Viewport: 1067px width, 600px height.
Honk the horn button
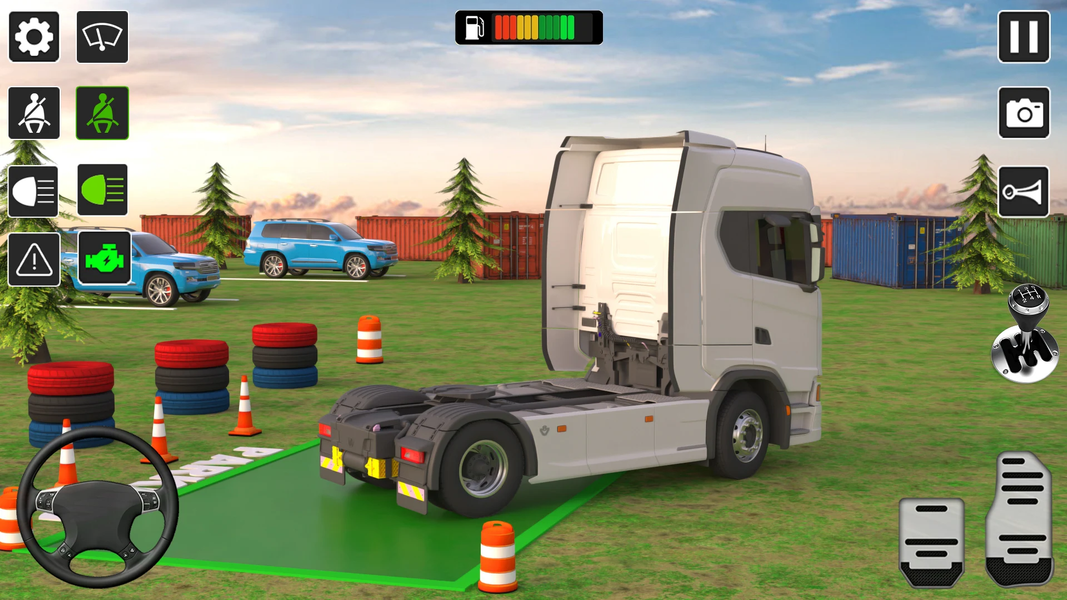(1023, 192)
